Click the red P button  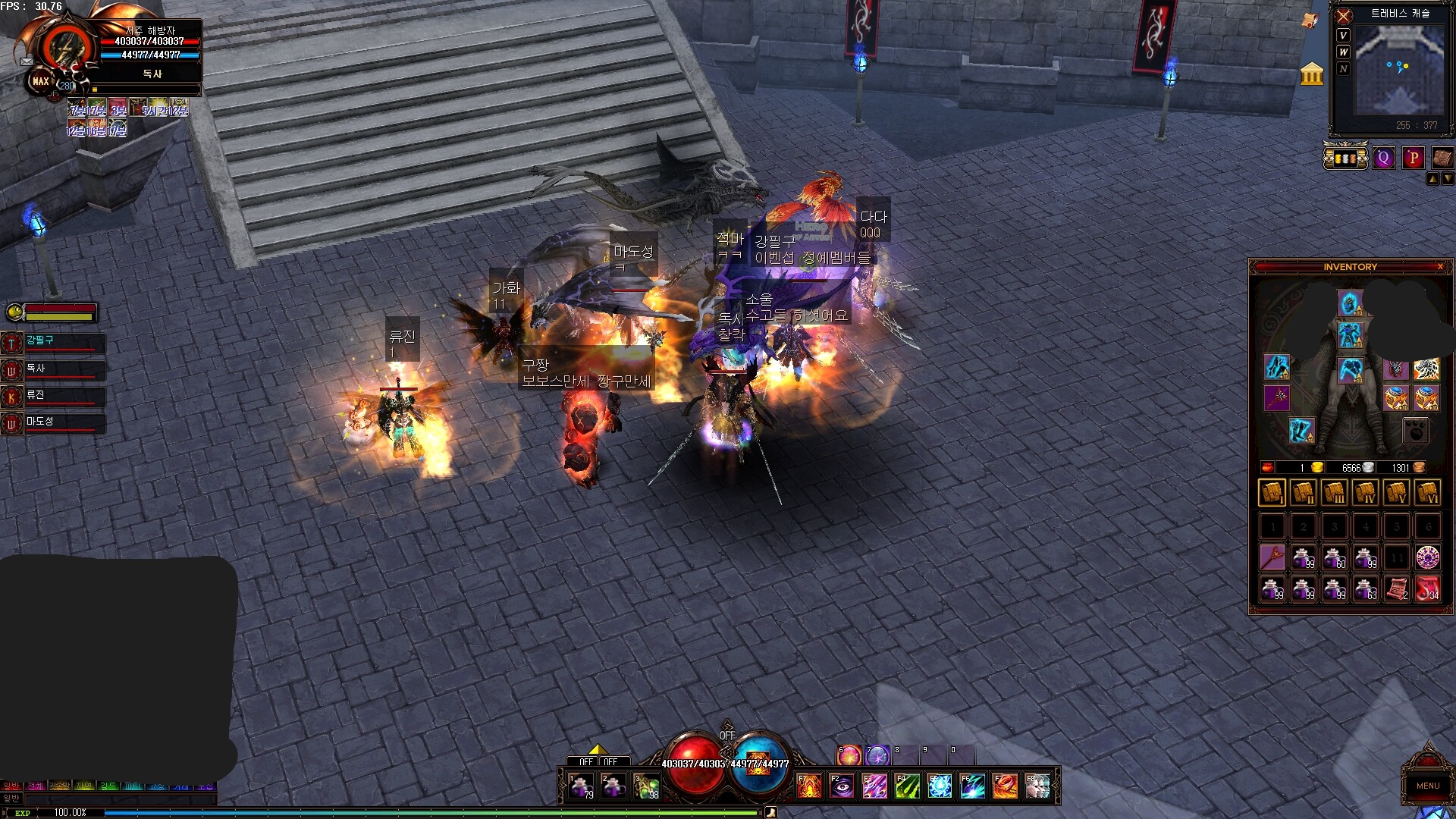click(x=1413, y=158)
